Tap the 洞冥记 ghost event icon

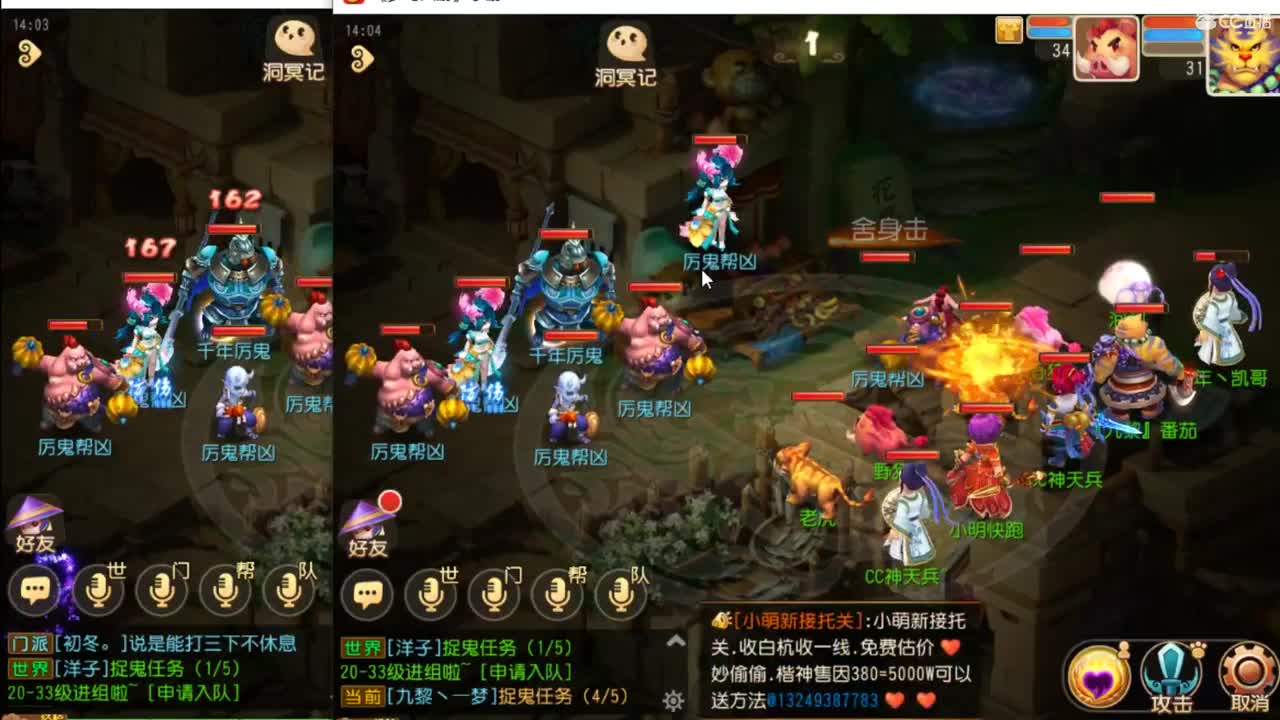click(x=627, y=45)
